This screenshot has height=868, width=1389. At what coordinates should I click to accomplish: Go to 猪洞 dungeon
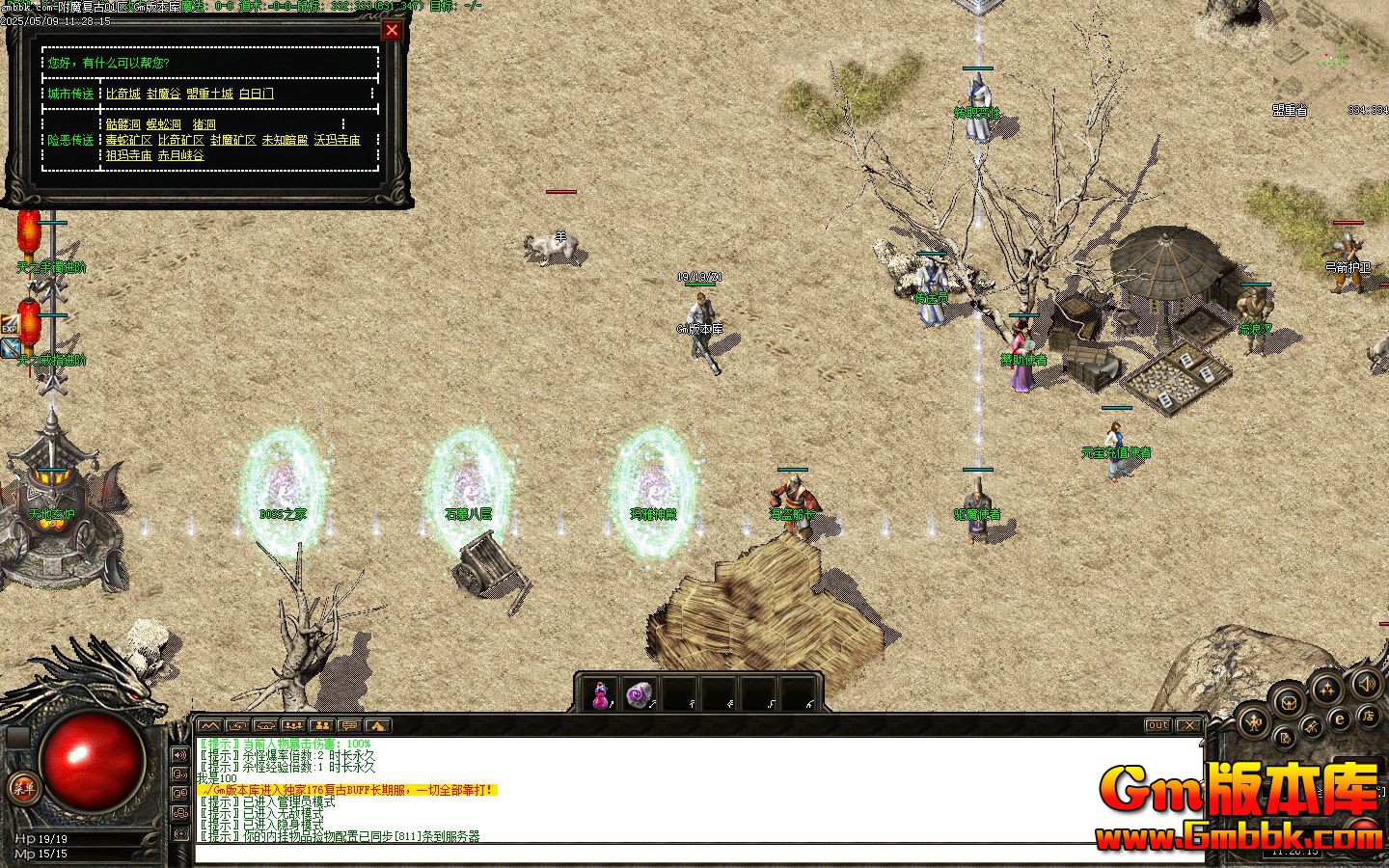click(204, 124)
